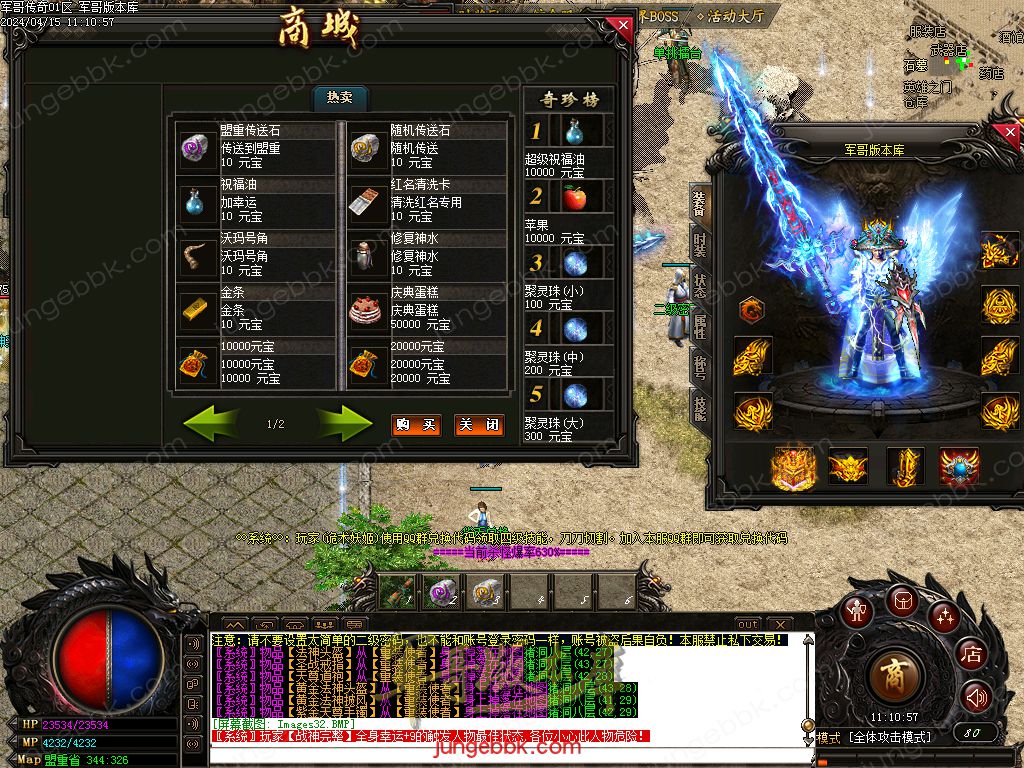
Task: Choose the 苹果 apple in the rarity ranking
Action: click(x=575, y=197)
